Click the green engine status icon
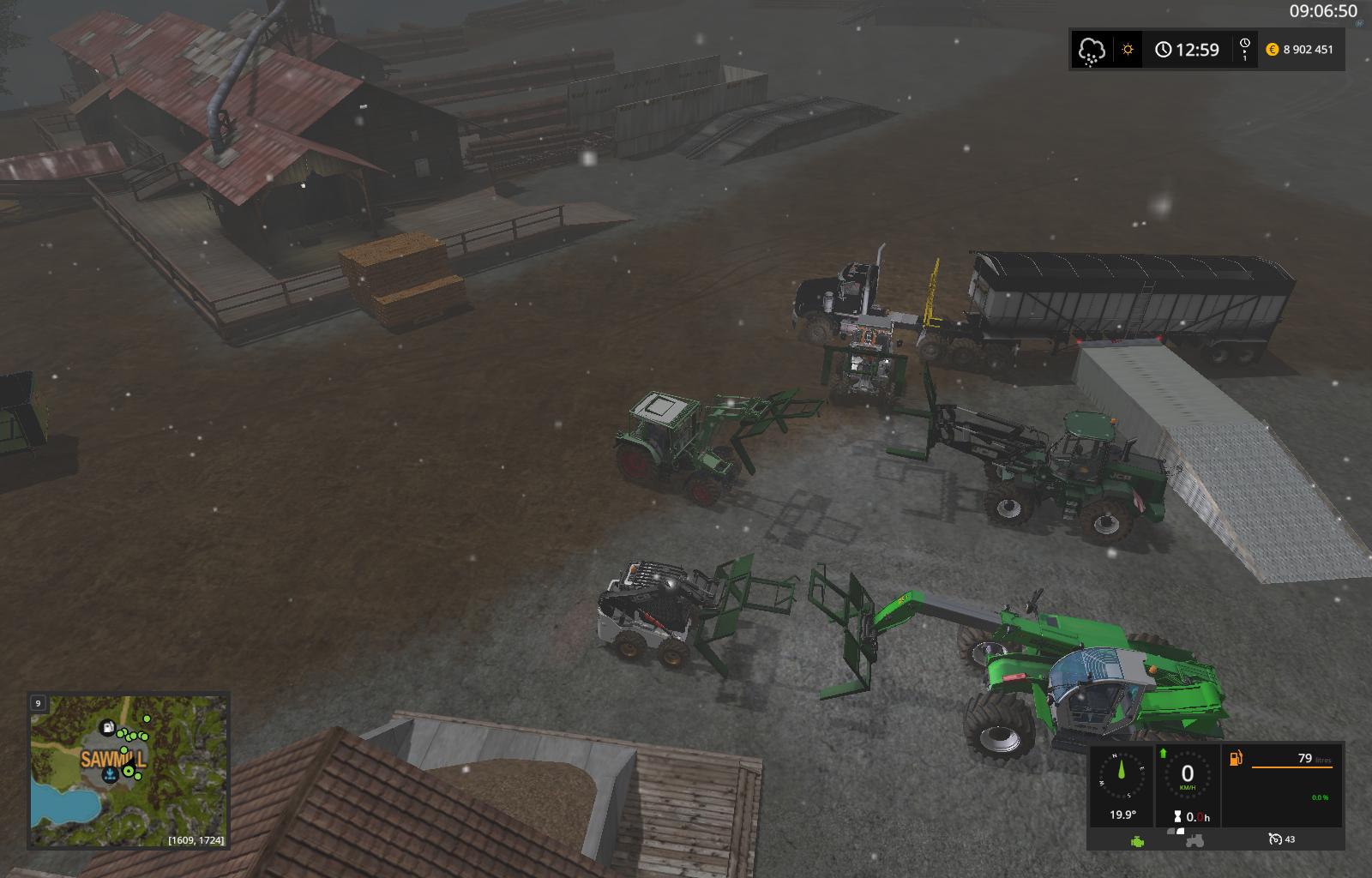 pos(1138,840)
